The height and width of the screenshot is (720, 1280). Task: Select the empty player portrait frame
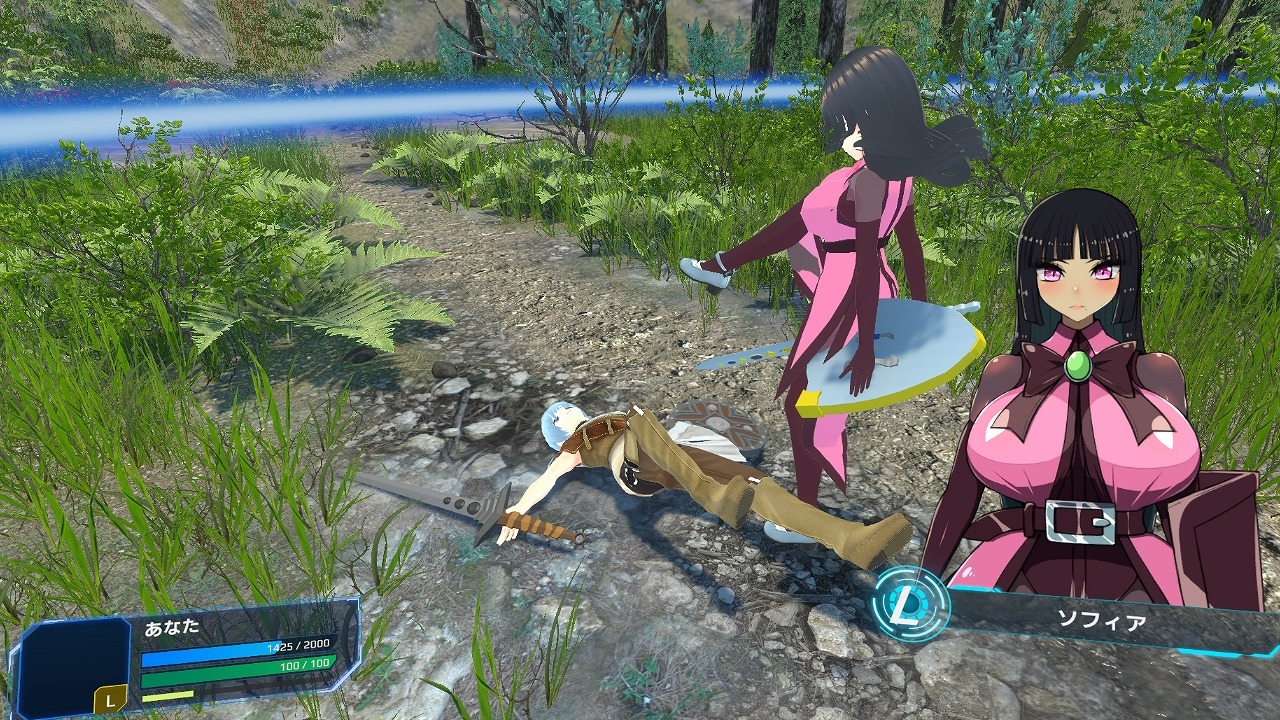pos(73,662)
